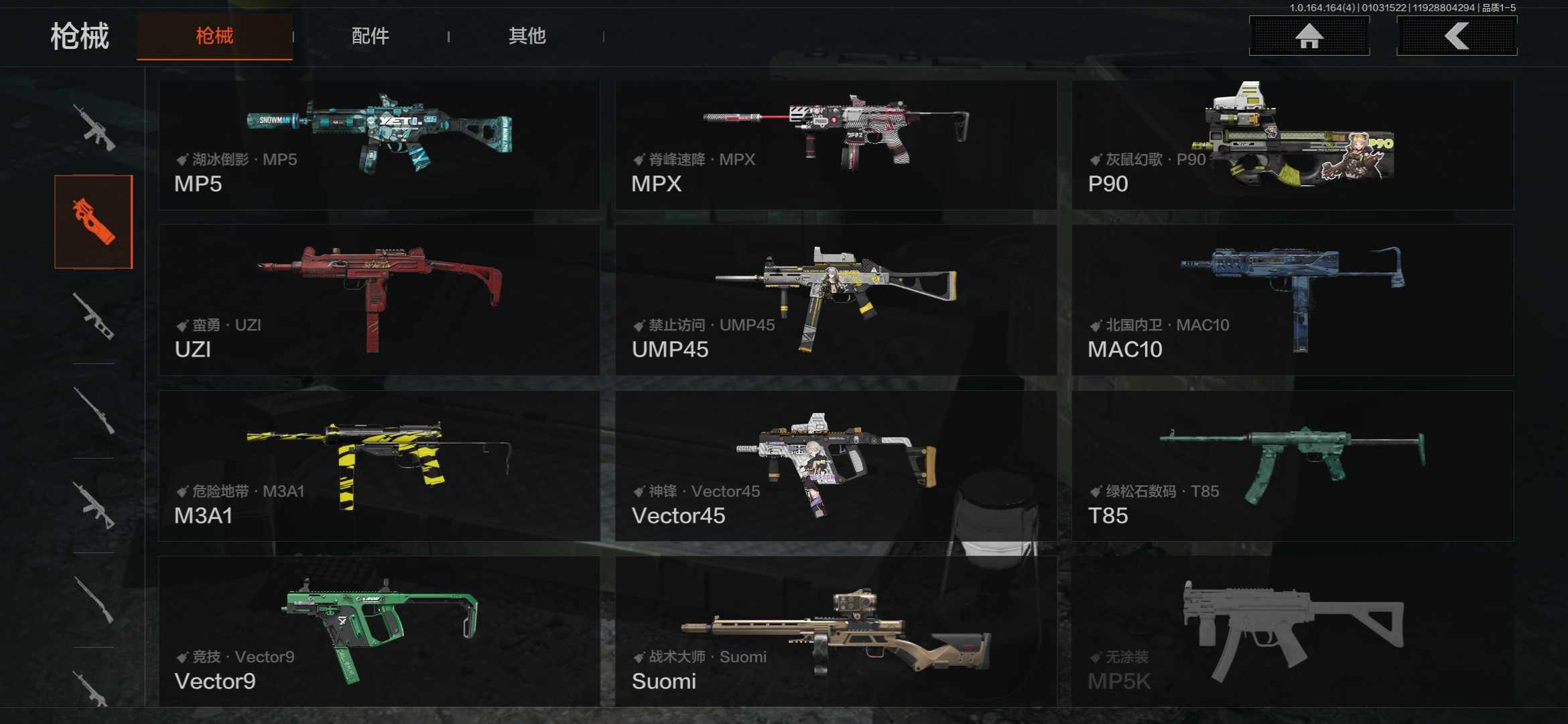The image size is (1568, 724).
Task: Choose the green Vector9 card
Action: tap(379, 631)
